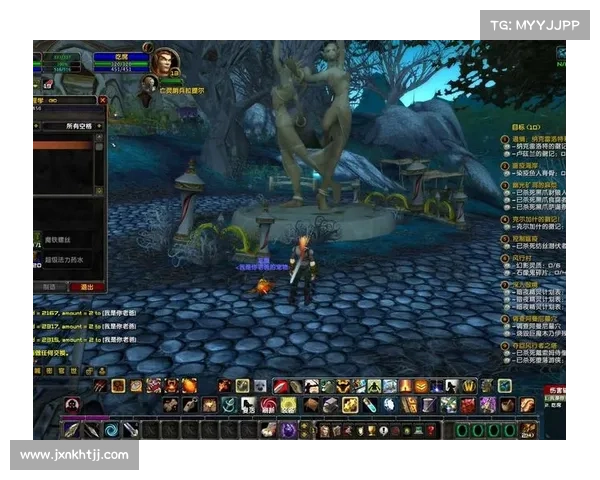Click the red 退出 exit button
The width and height of the screenshot is (600, 480).
87,286
